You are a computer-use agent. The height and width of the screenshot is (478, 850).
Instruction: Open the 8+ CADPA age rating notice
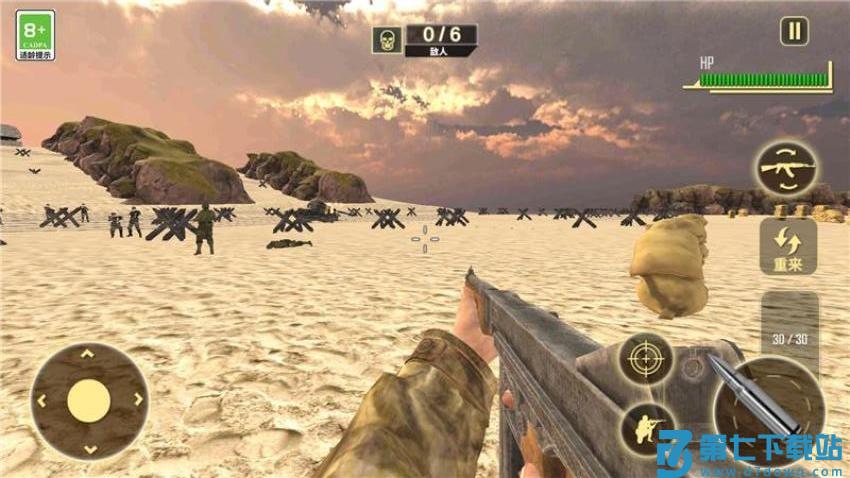click(x=35, y=36)
